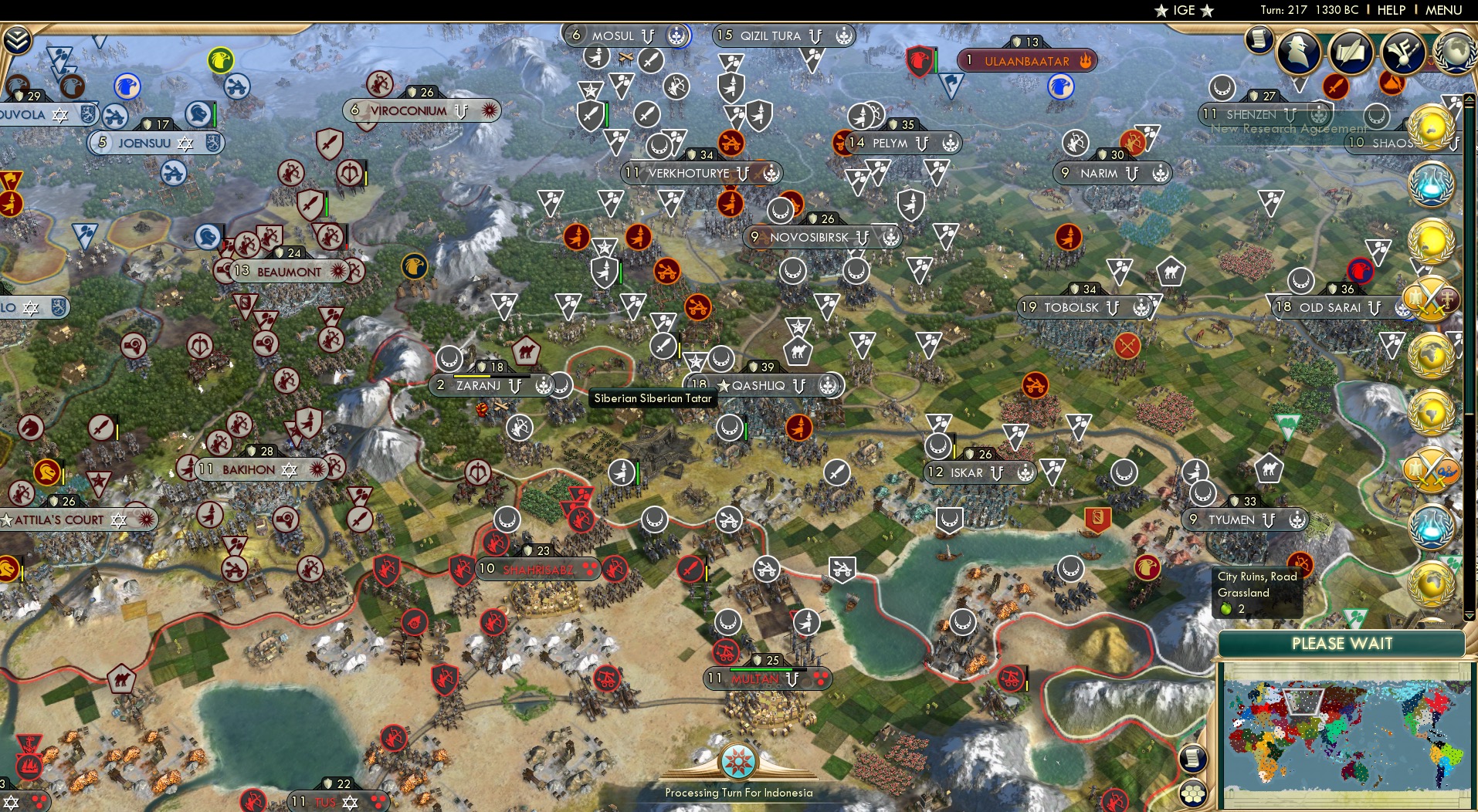Click the blue research agreement notification medallion
Image resolution: width=1478 pixels, height=812 pixels.
(1432, 183)
